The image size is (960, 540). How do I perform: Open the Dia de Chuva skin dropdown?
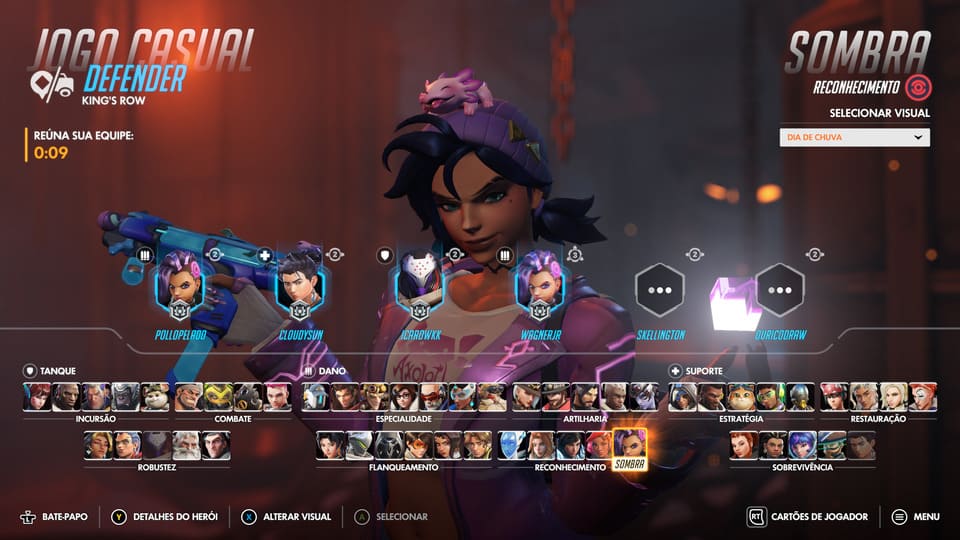[854, 138]
